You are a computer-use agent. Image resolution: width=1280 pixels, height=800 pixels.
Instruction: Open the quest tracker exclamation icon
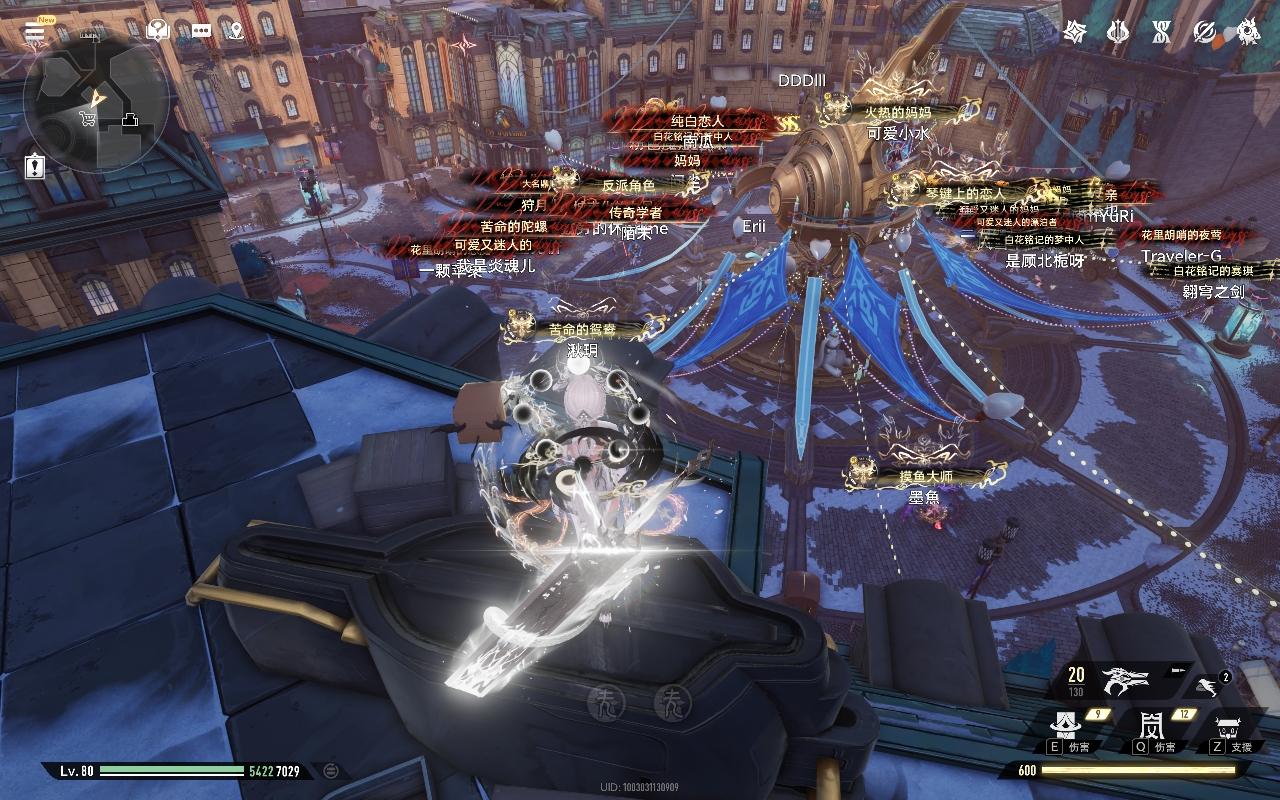[x=36, y=166]
